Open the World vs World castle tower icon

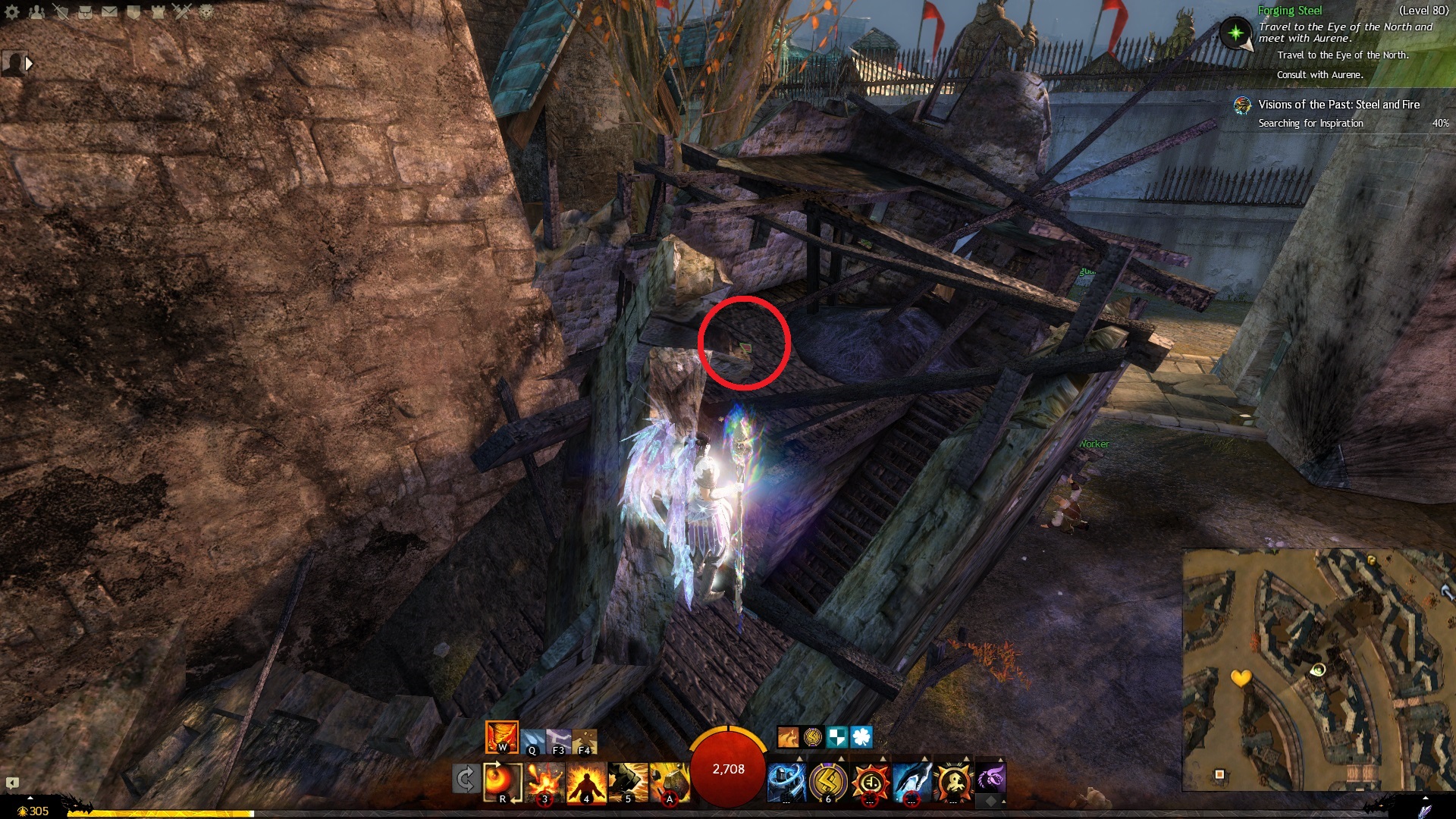coord(158,12)
